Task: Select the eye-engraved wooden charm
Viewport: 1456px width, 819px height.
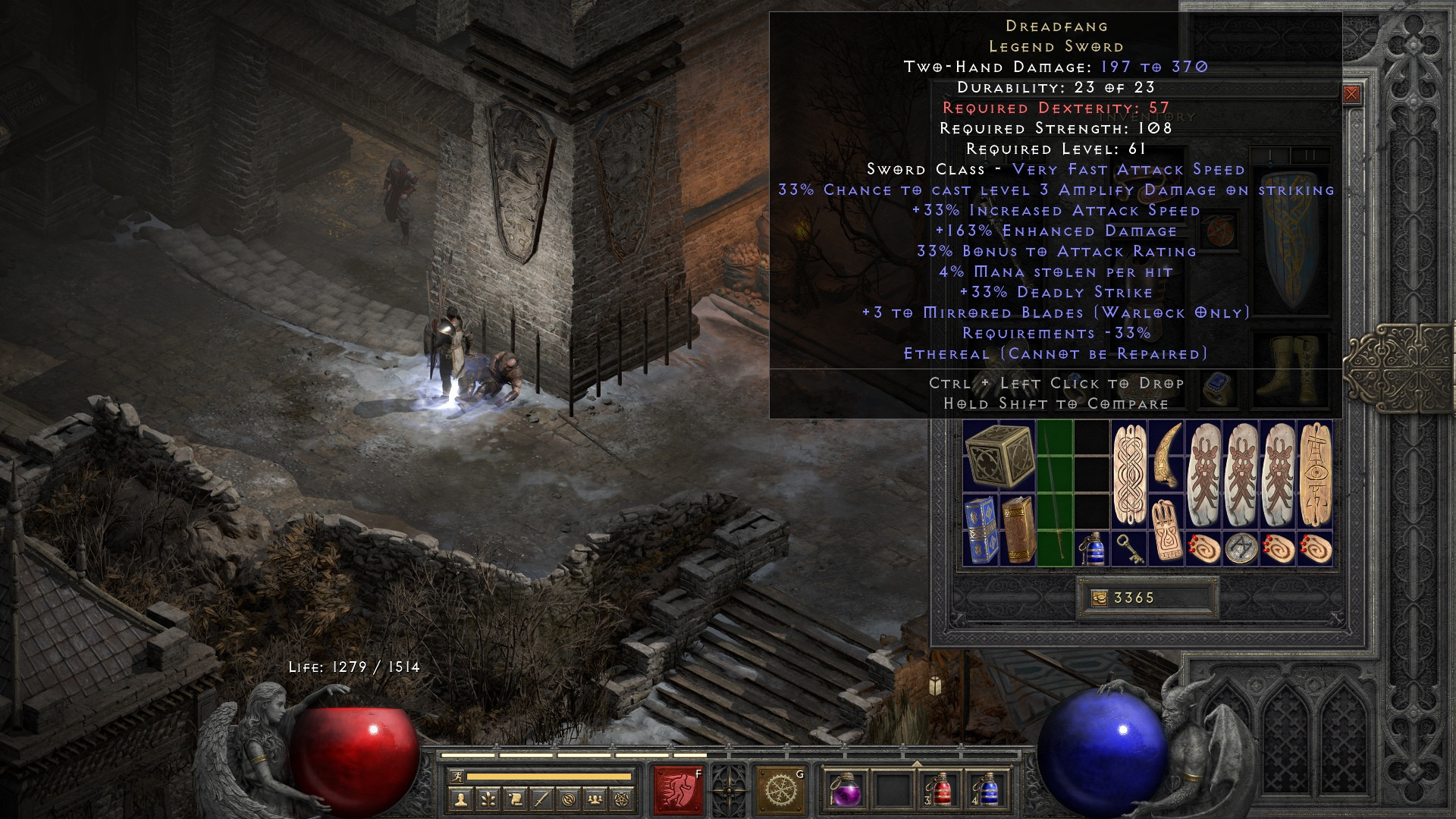Action: pyautogui.click(x=1315, y=474)
